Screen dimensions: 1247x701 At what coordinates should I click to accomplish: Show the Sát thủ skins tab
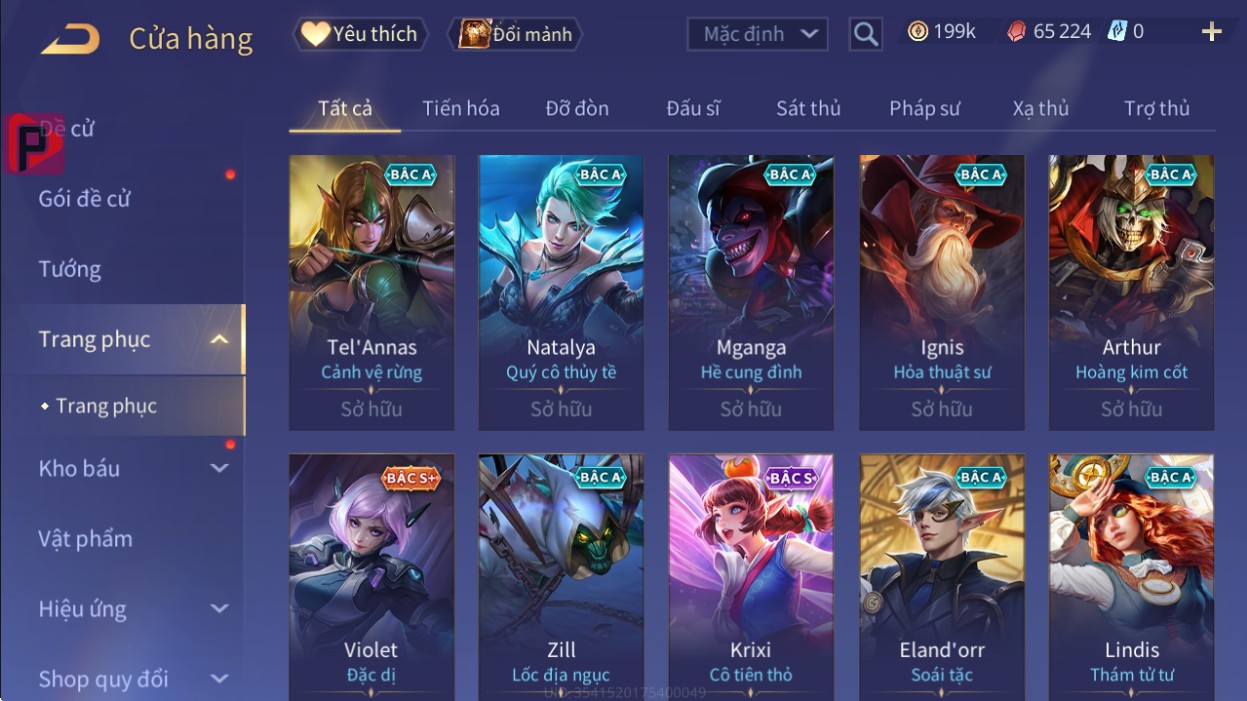click(x=808, y=108)
